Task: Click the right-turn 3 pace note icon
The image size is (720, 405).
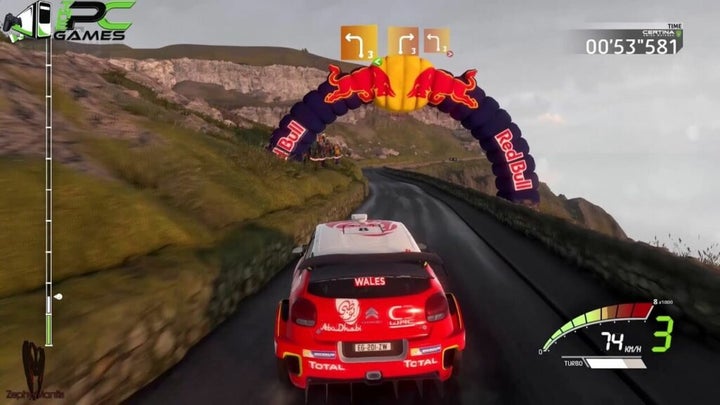Action: [x=403, y=42]
